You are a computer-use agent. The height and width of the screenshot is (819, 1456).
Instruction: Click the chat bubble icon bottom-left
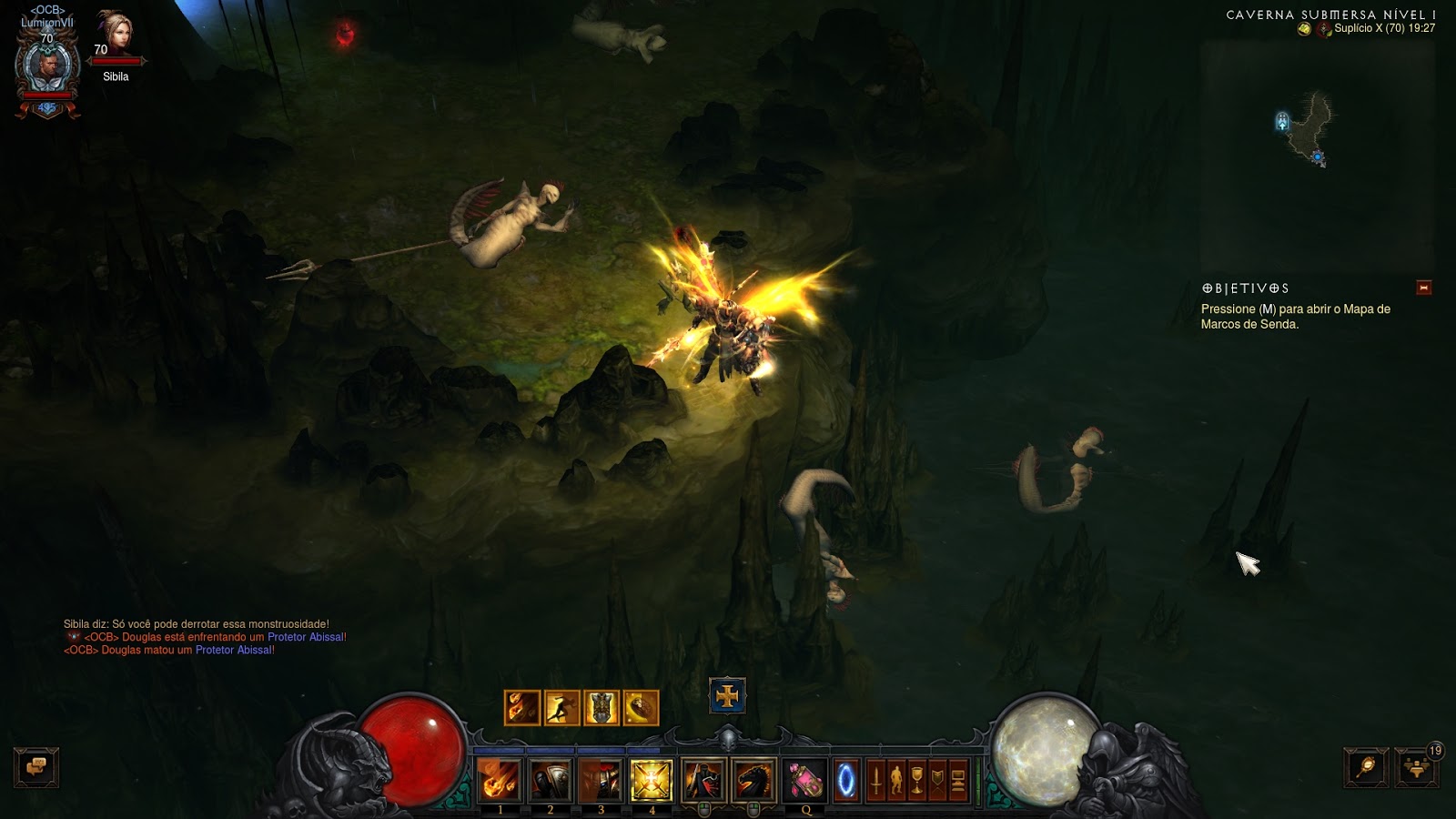36,767
